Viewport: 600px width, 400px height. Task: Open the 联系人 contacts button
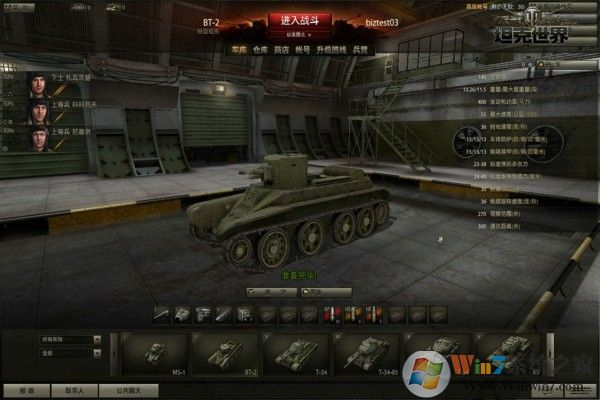[x=73, y=391]
